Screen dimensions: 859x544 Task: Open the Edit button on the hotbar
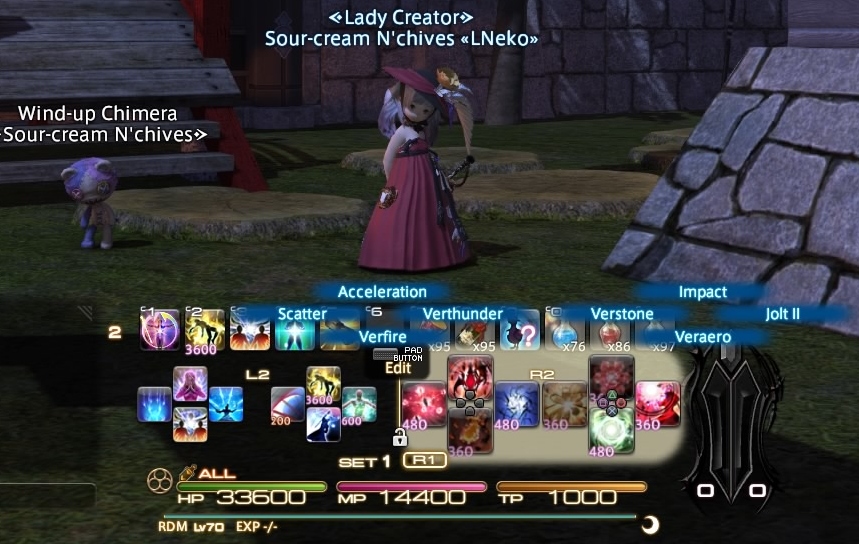[x=398, y=367]
